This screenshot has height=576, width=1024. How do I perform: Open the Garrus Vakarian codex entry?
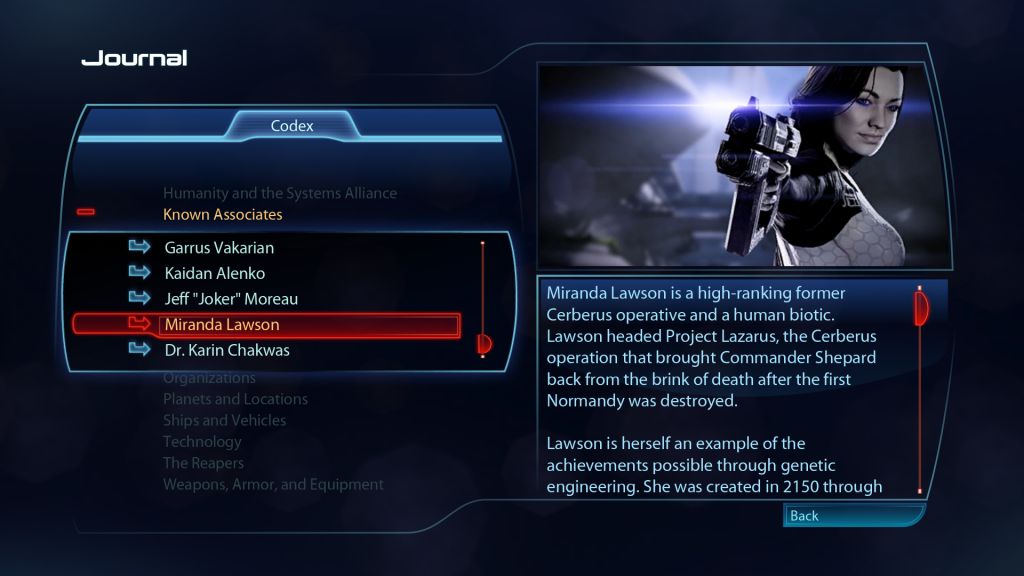(219, 247)
